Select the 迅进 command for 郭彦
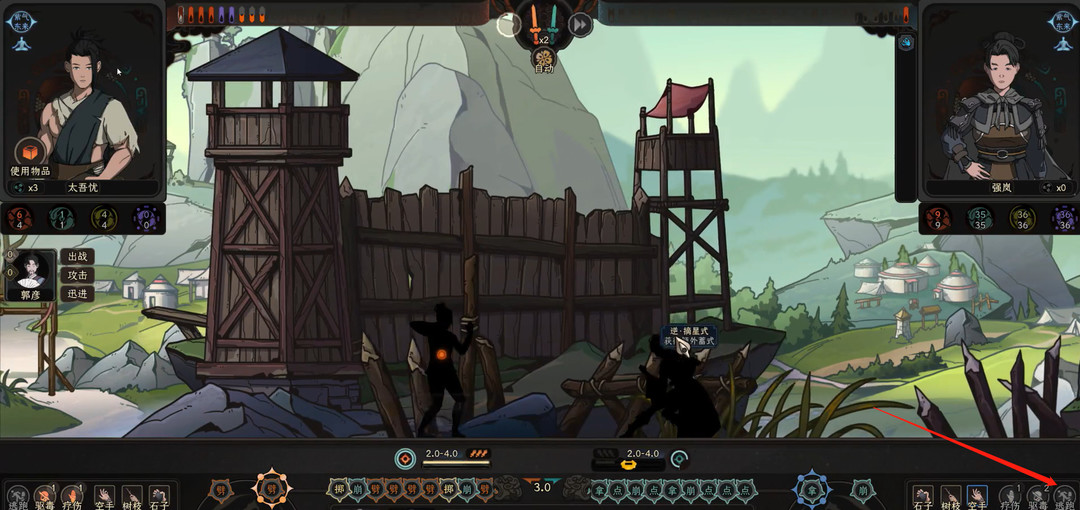 [x=77, y=294]
